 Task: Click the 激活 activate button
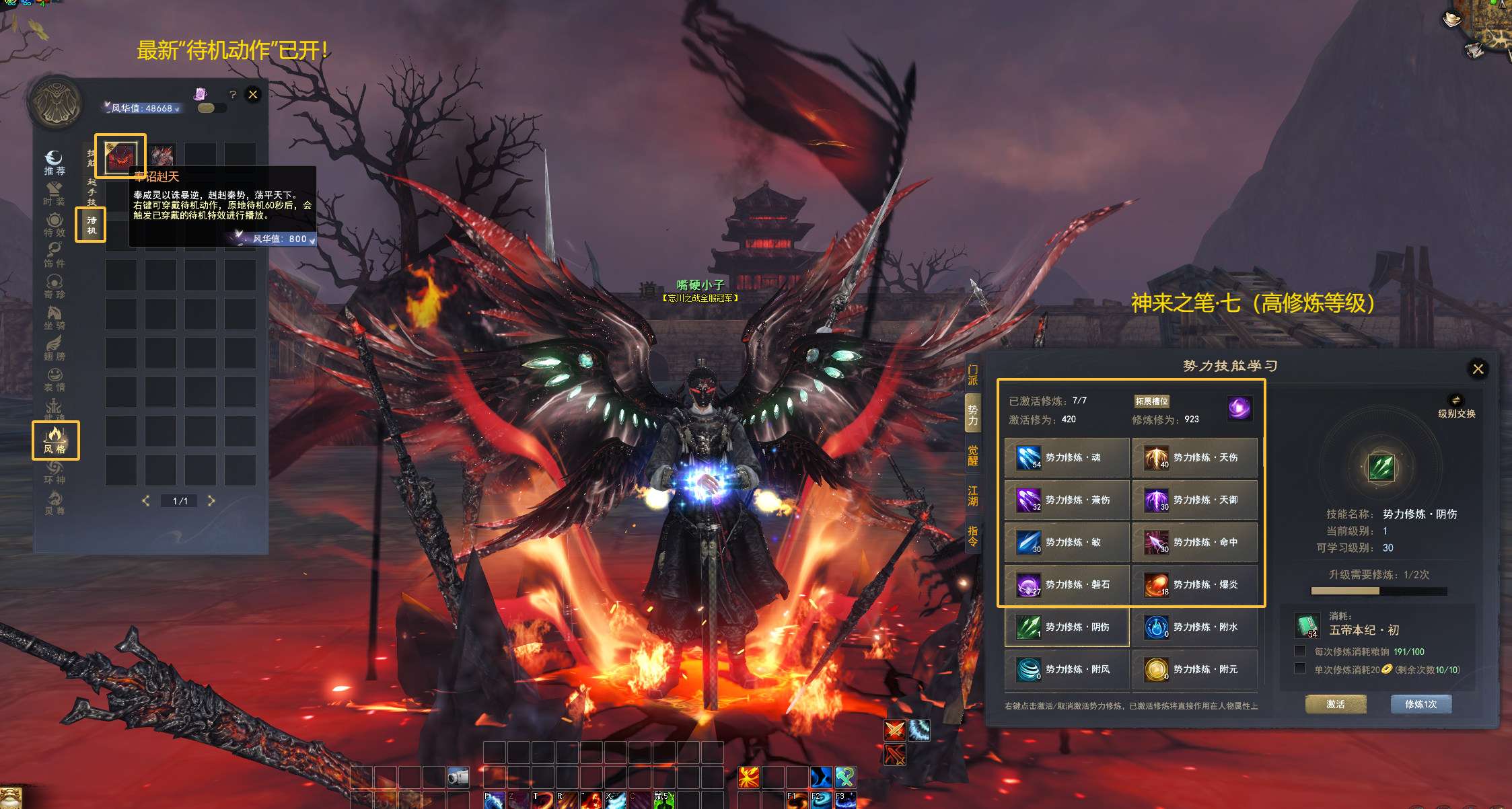(x=1336, y=704)
